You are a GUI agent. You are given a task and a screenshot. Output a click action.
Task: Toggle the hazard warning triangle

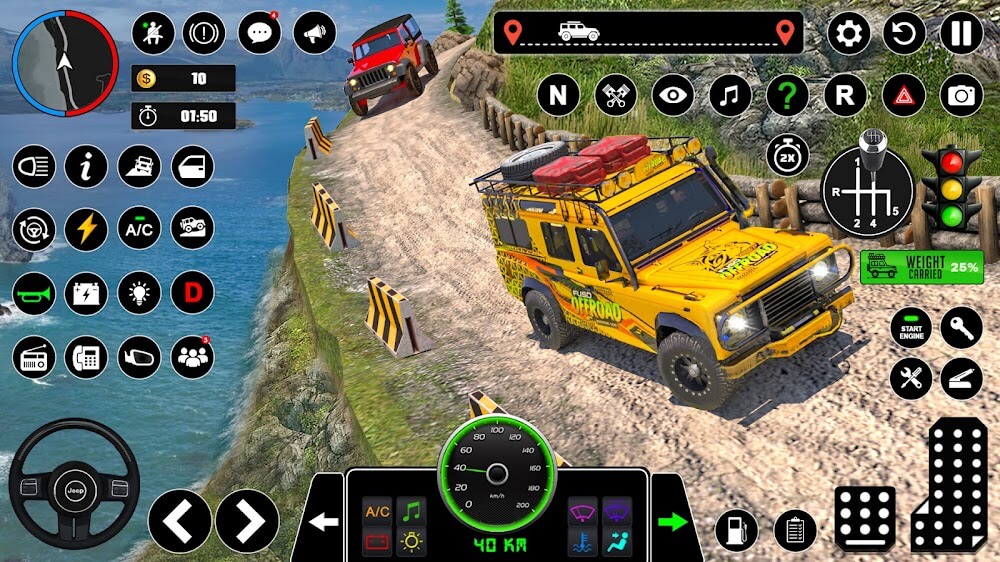[903, 96]
